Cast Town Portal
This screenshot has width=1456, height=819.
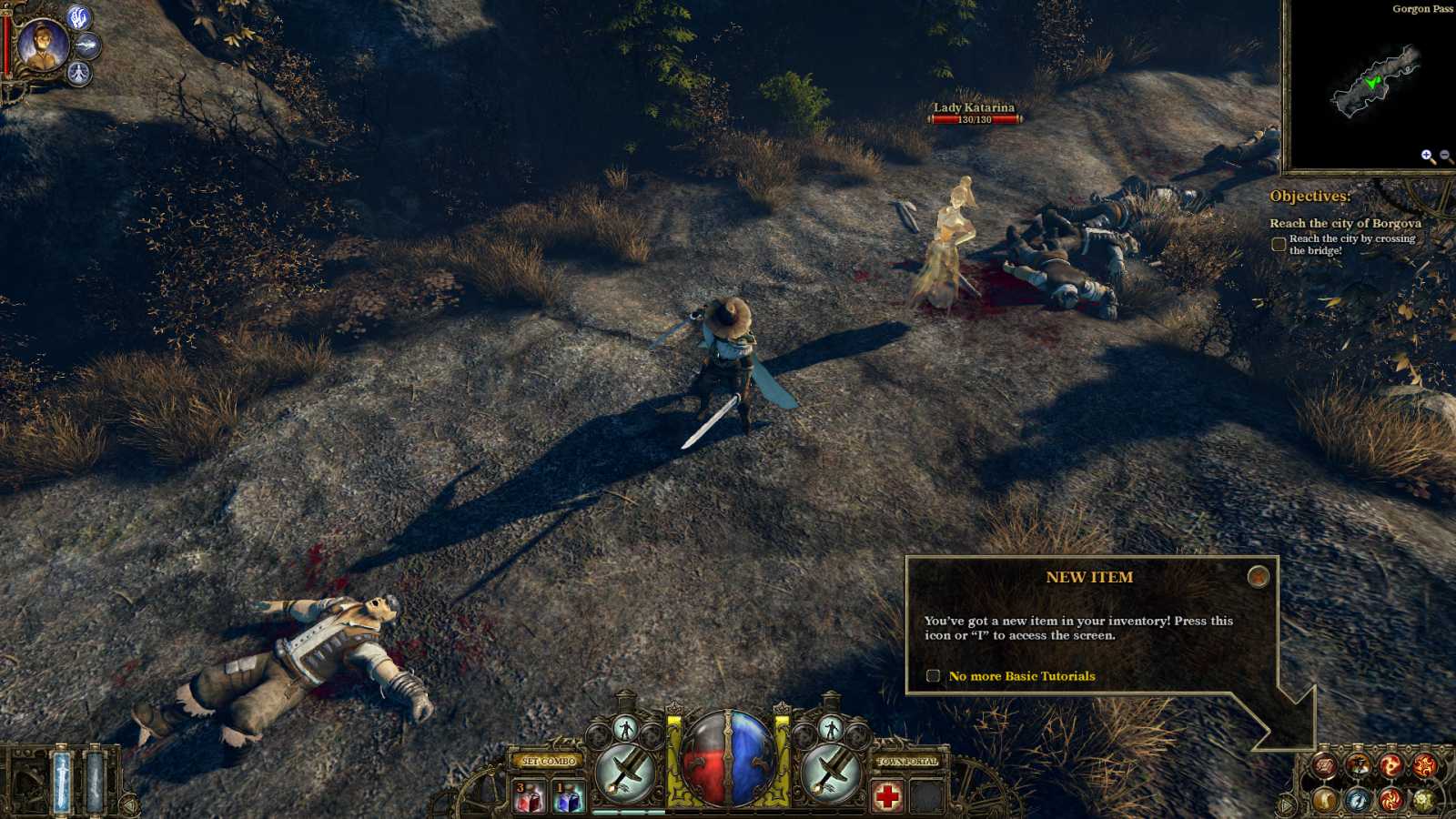(906, 761)
